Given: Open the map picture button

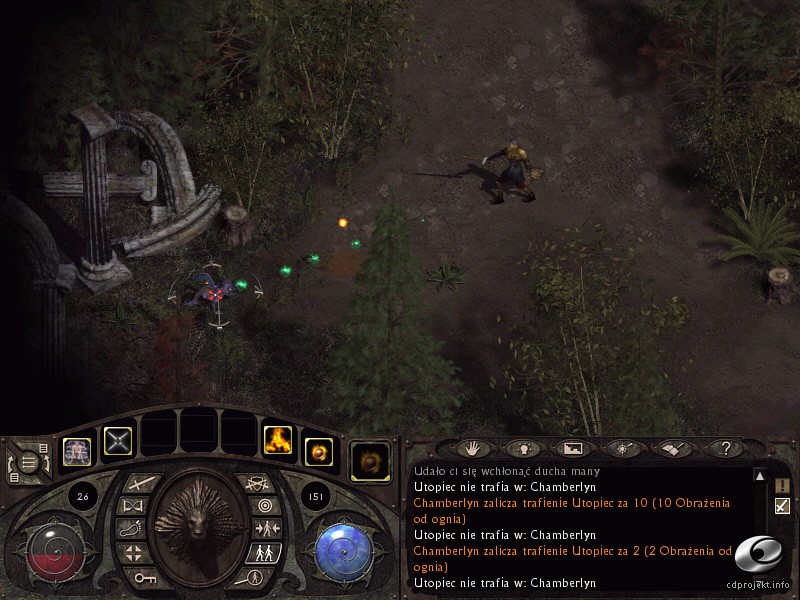Looking at the screenshot, I should [572, 449].
